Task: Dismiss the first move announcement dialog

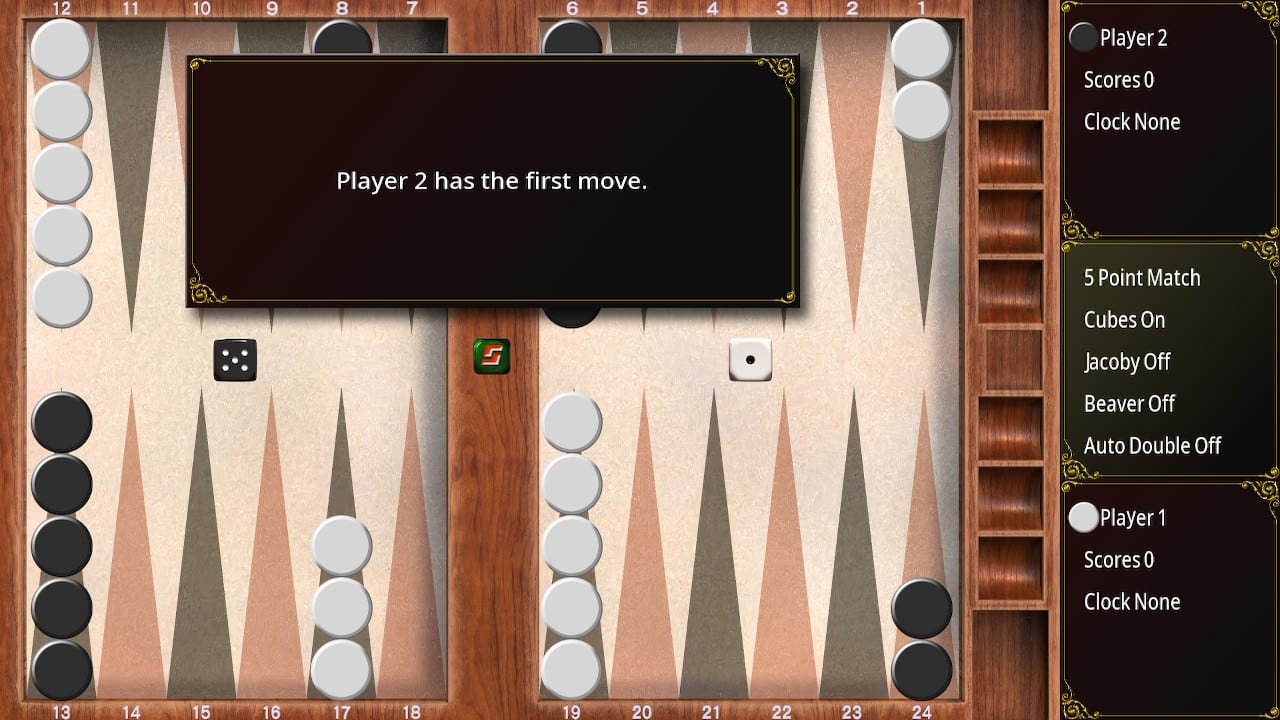Action: [491, 181]
